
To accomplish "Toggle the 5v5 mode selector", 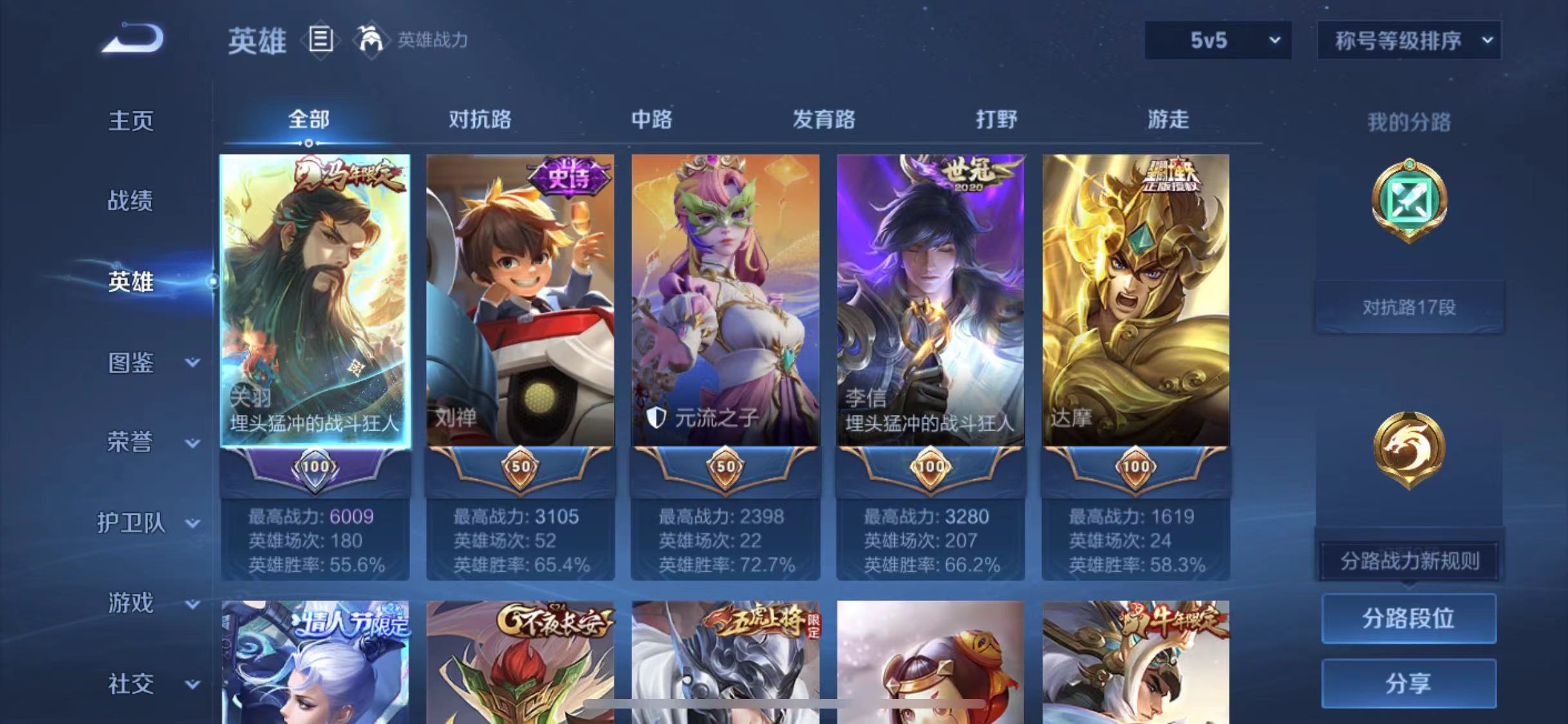I will (x=1215, y=41).
